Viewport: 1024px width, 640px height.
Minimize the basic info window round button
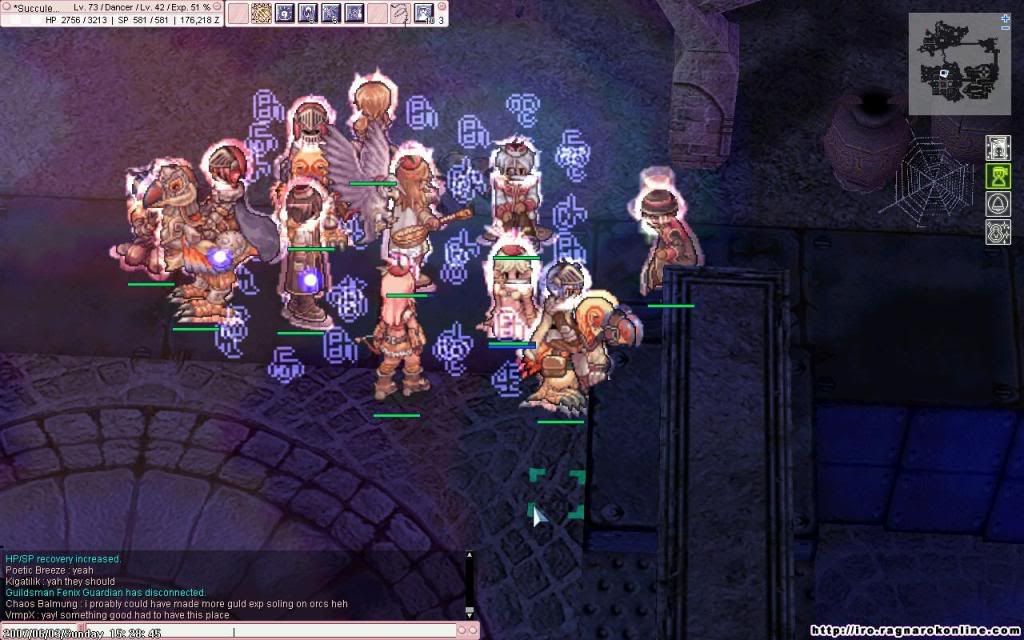point(219,6)
